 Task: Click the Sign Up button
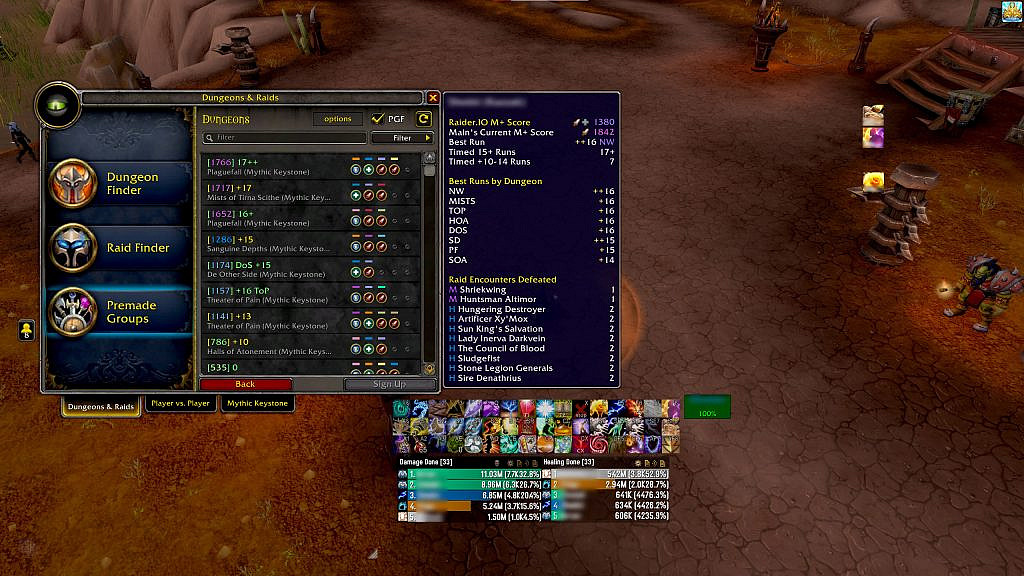(389, 384)
